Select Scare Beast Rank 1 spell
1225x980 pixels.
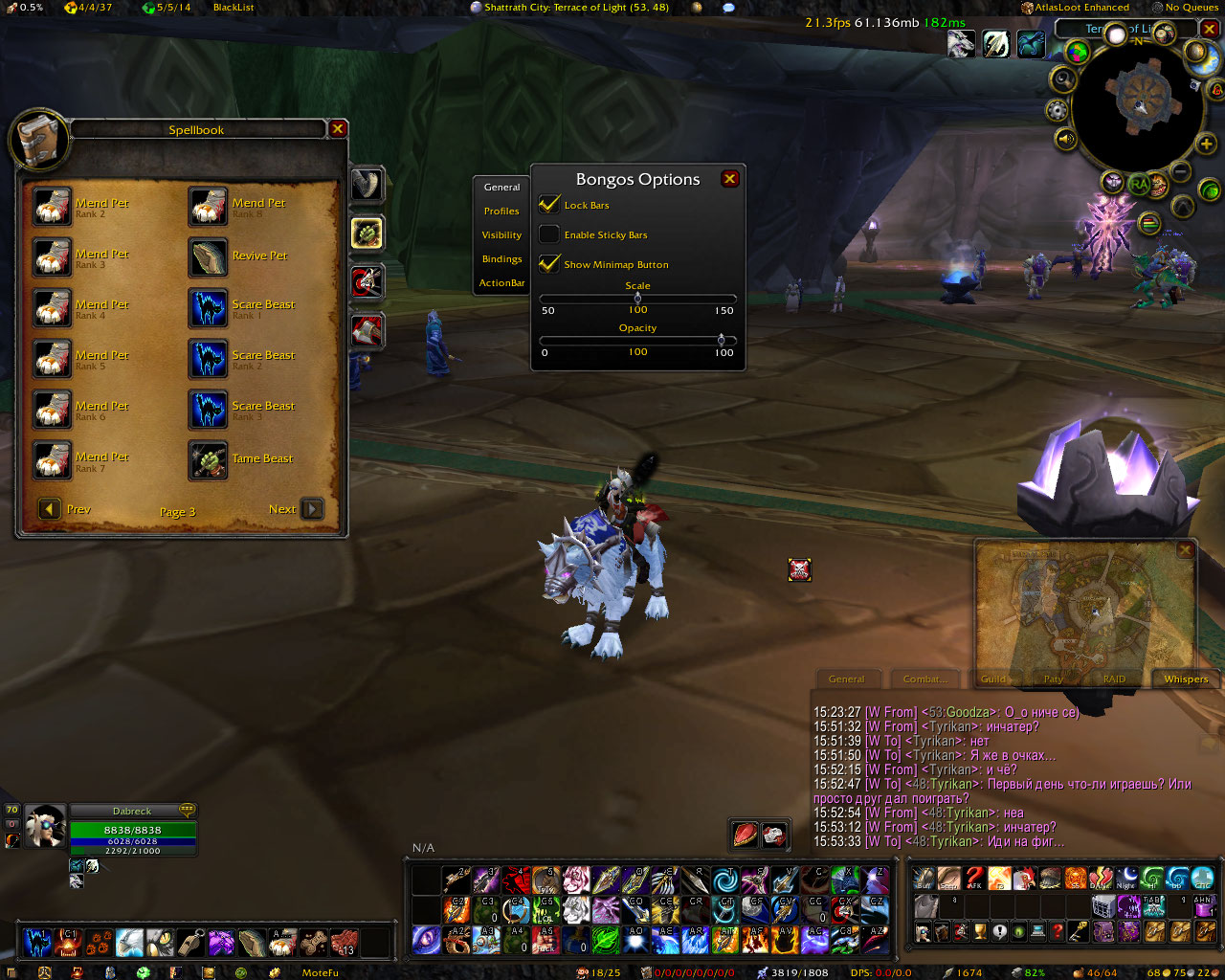click(209, 307)
